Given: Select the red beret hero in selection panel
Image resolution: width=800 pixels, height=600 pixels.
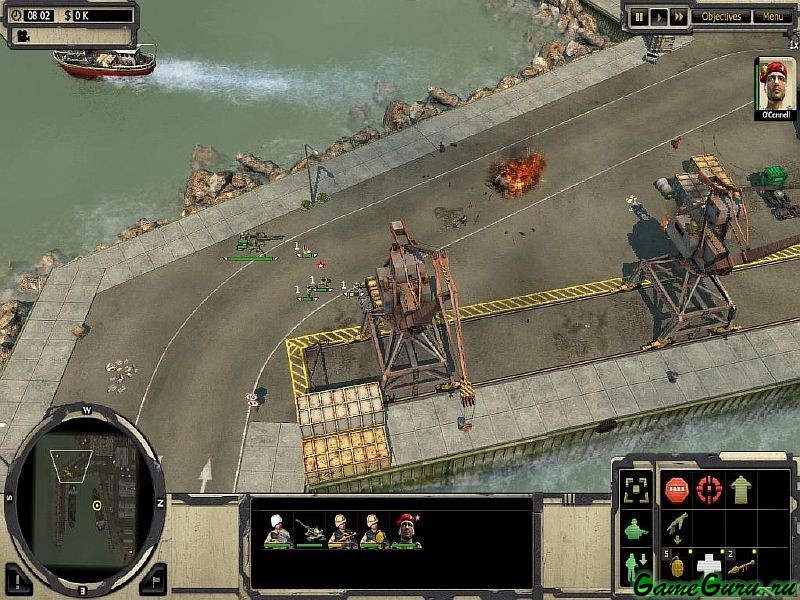Looking at the screenshot, I should click(406, 530).
